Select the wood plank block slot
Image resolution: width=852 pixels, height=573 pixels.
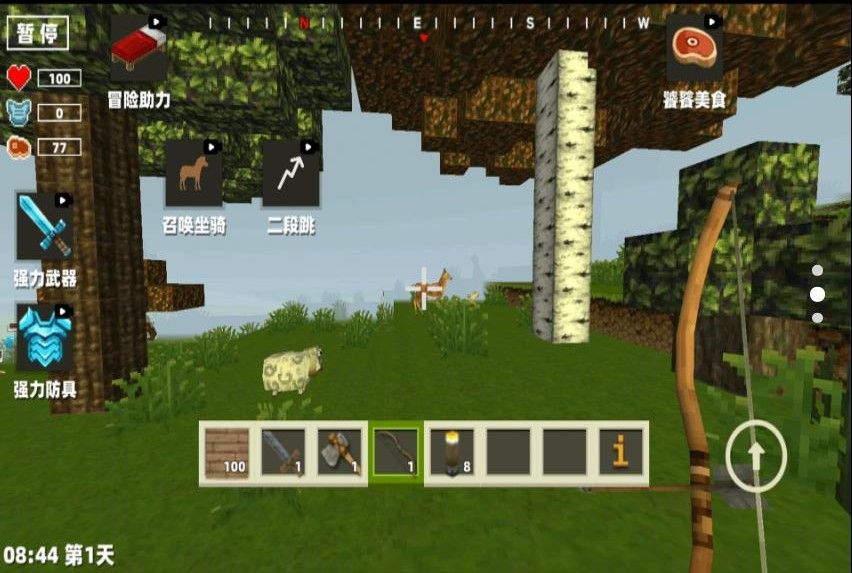point(227,453)
